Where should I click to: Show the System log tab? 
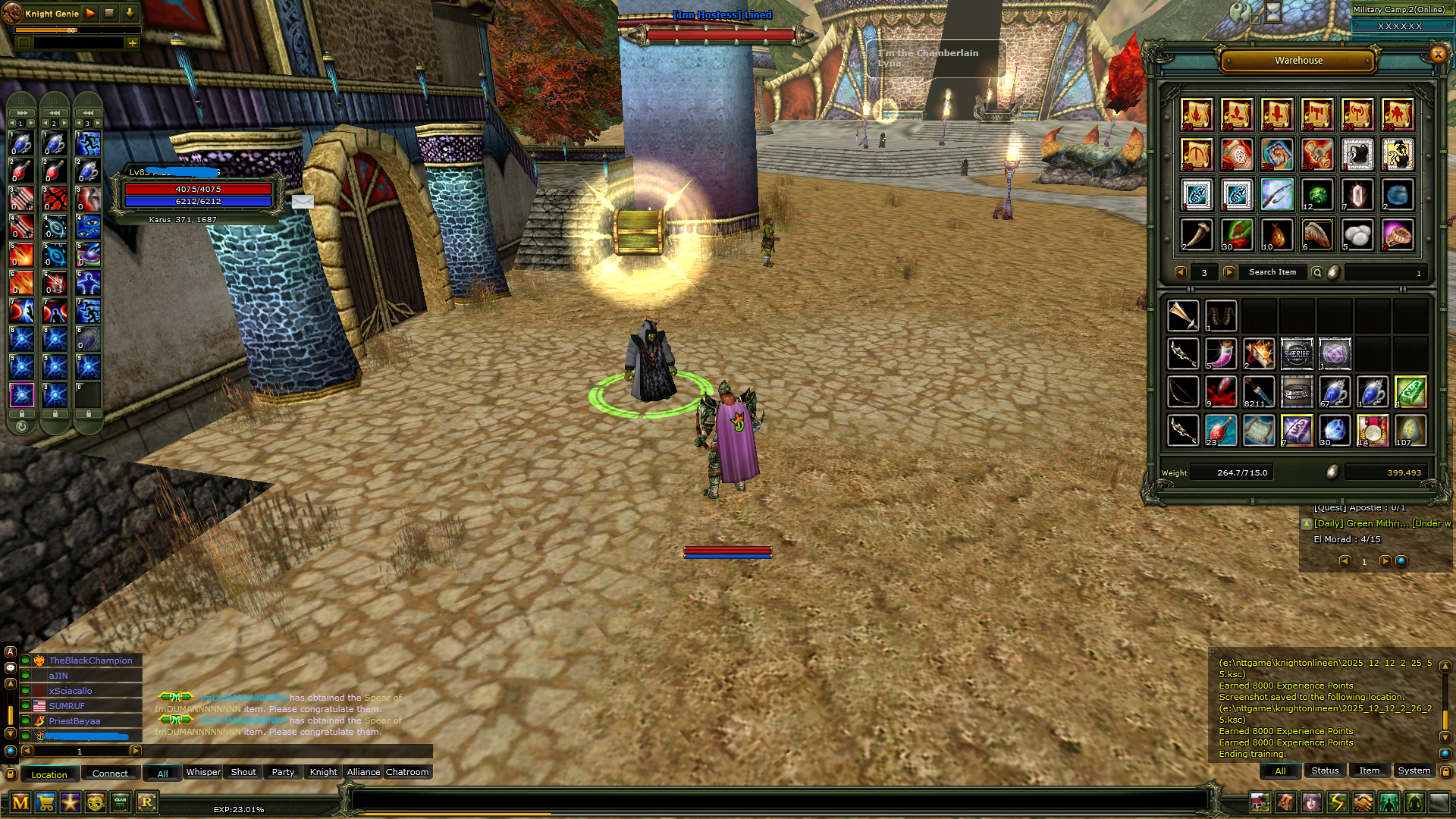click(1414, 770)
